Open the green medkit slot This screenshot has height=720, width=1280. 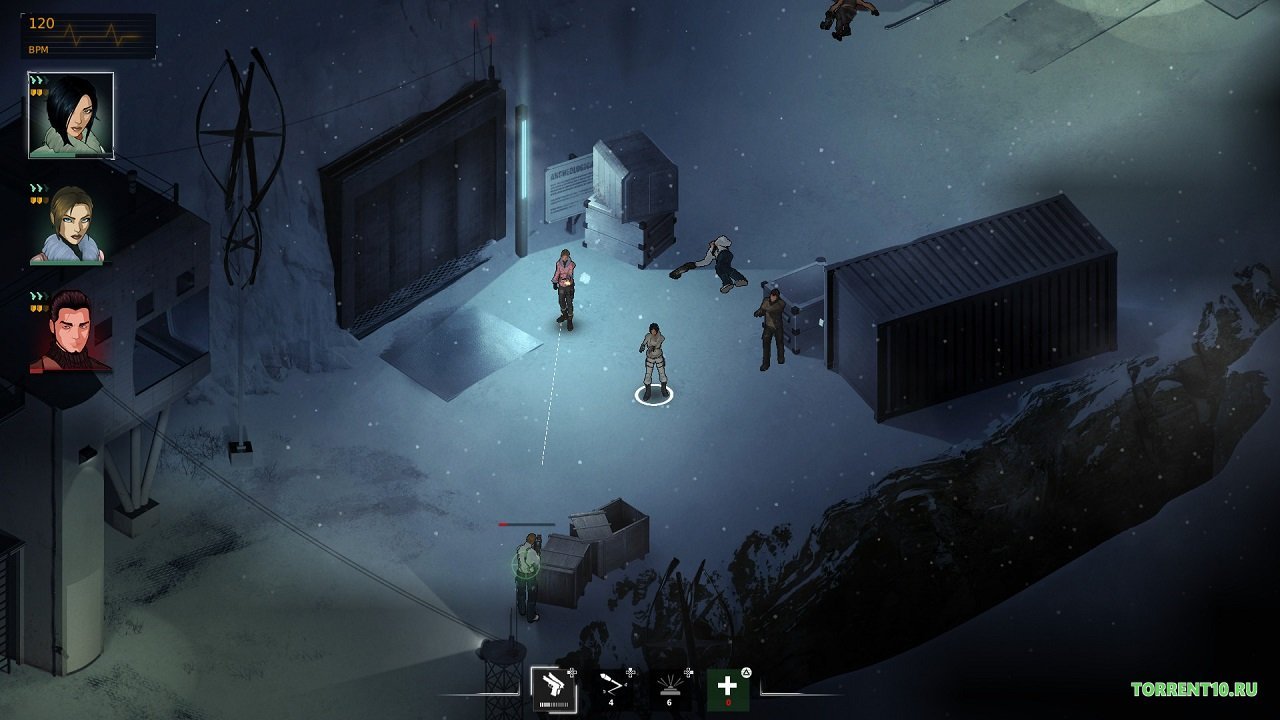pos(730,690)
